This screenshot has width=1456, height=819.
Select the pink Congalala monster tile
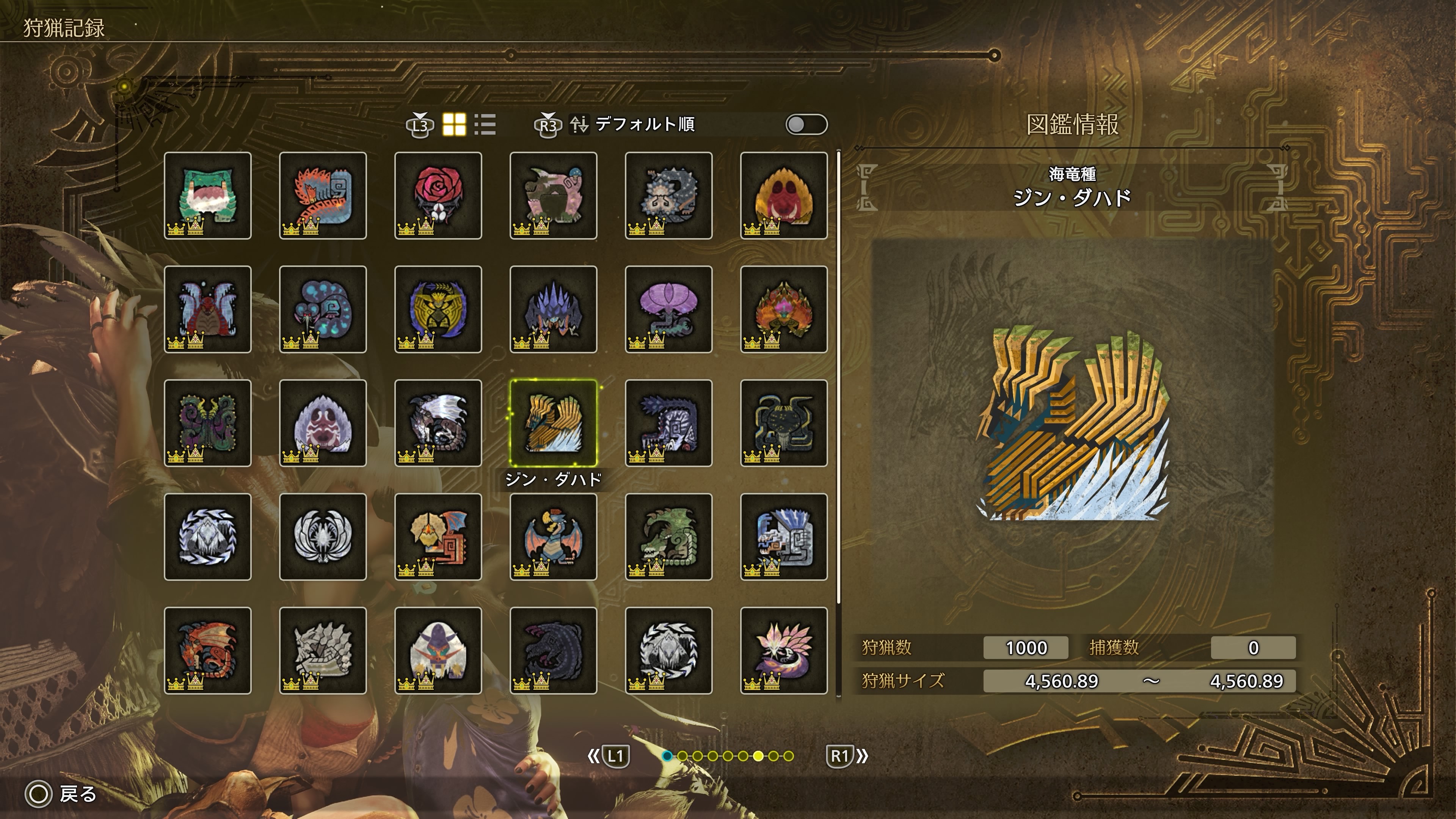(553, 195)
